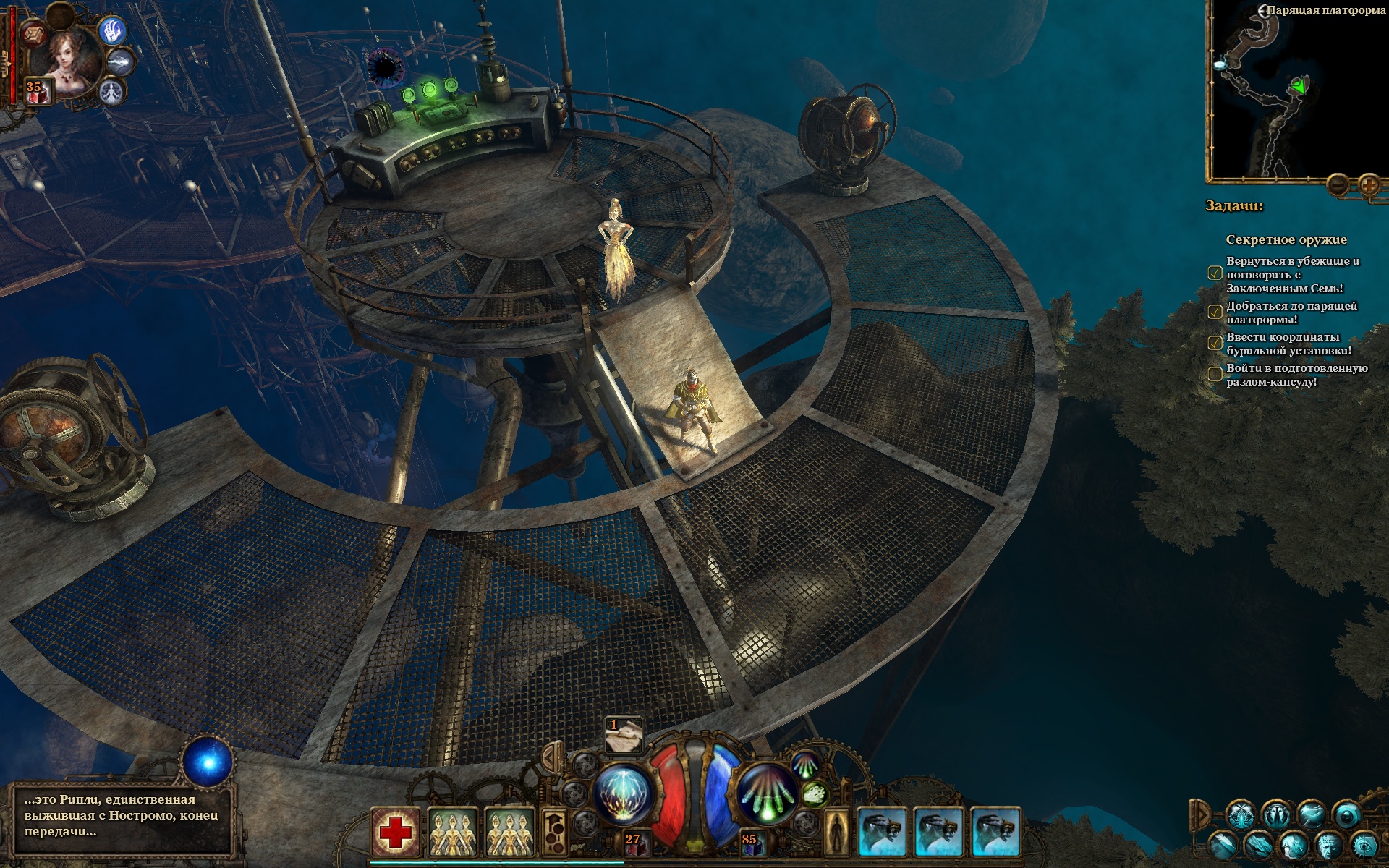
Task: Select the green projectile-fan secondary skill
Action: coord(768,795)
